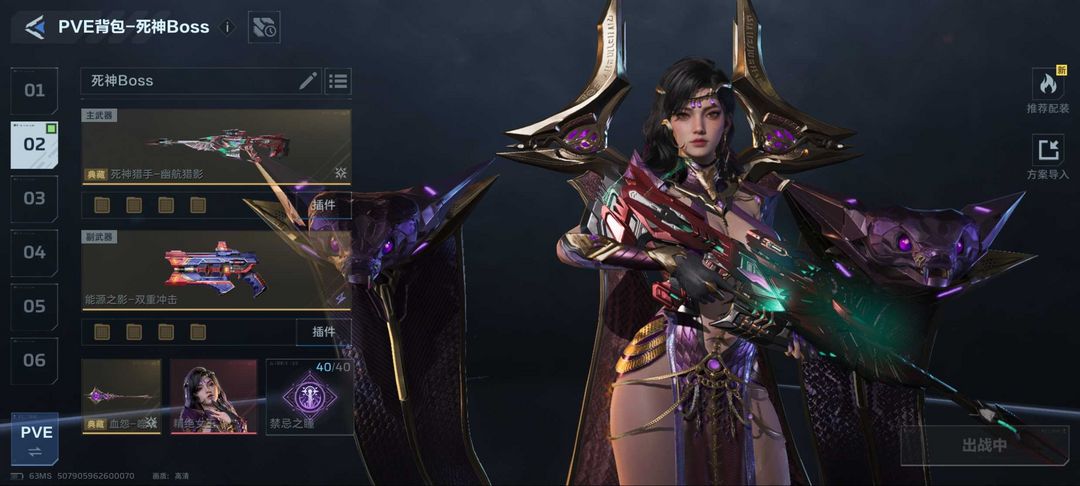Select loadout slot 02
This screenshot has height=486, width=1080.
[x=35, y=144]
